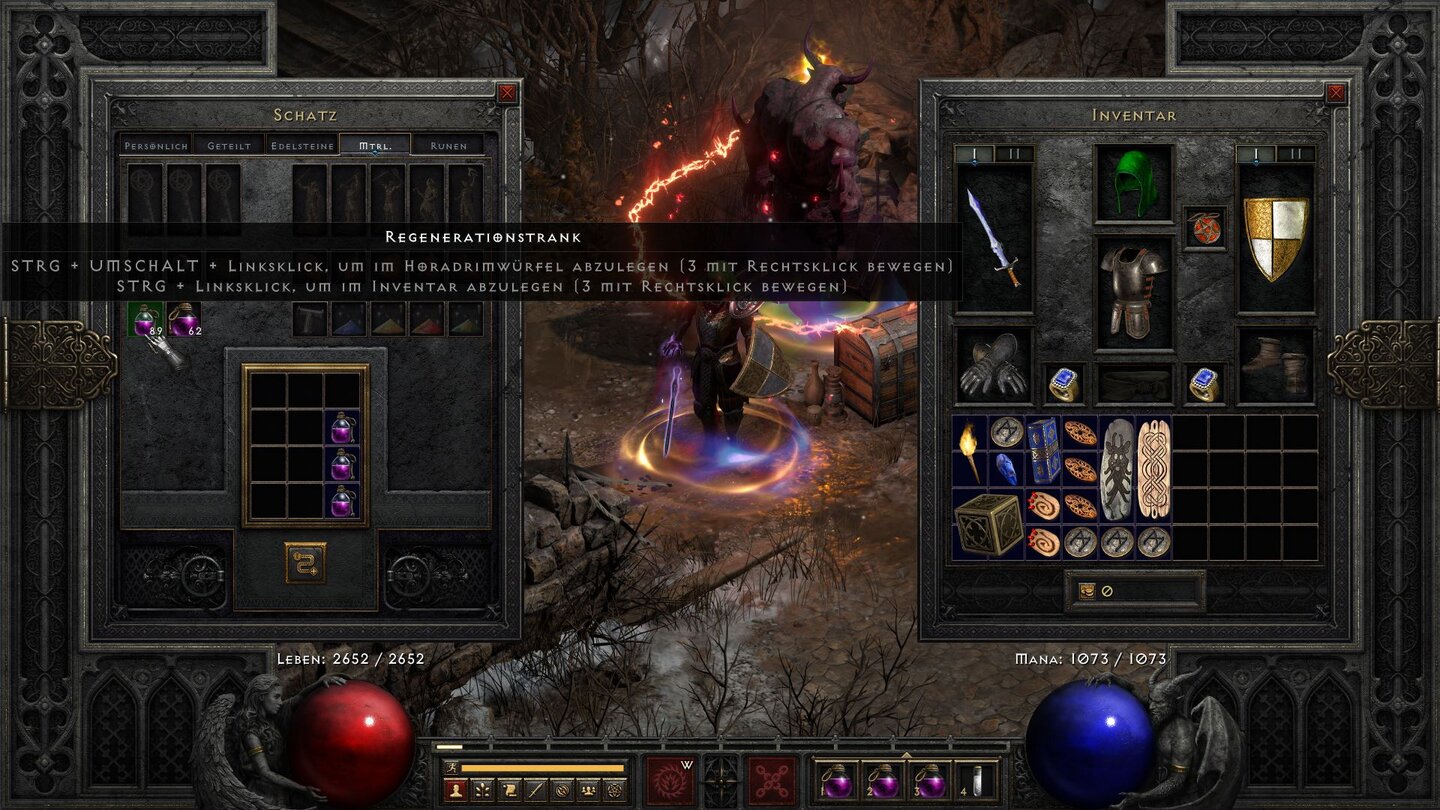Open the character screen icon
This screenshot has height=810, width=1440.
click(455, 790)
